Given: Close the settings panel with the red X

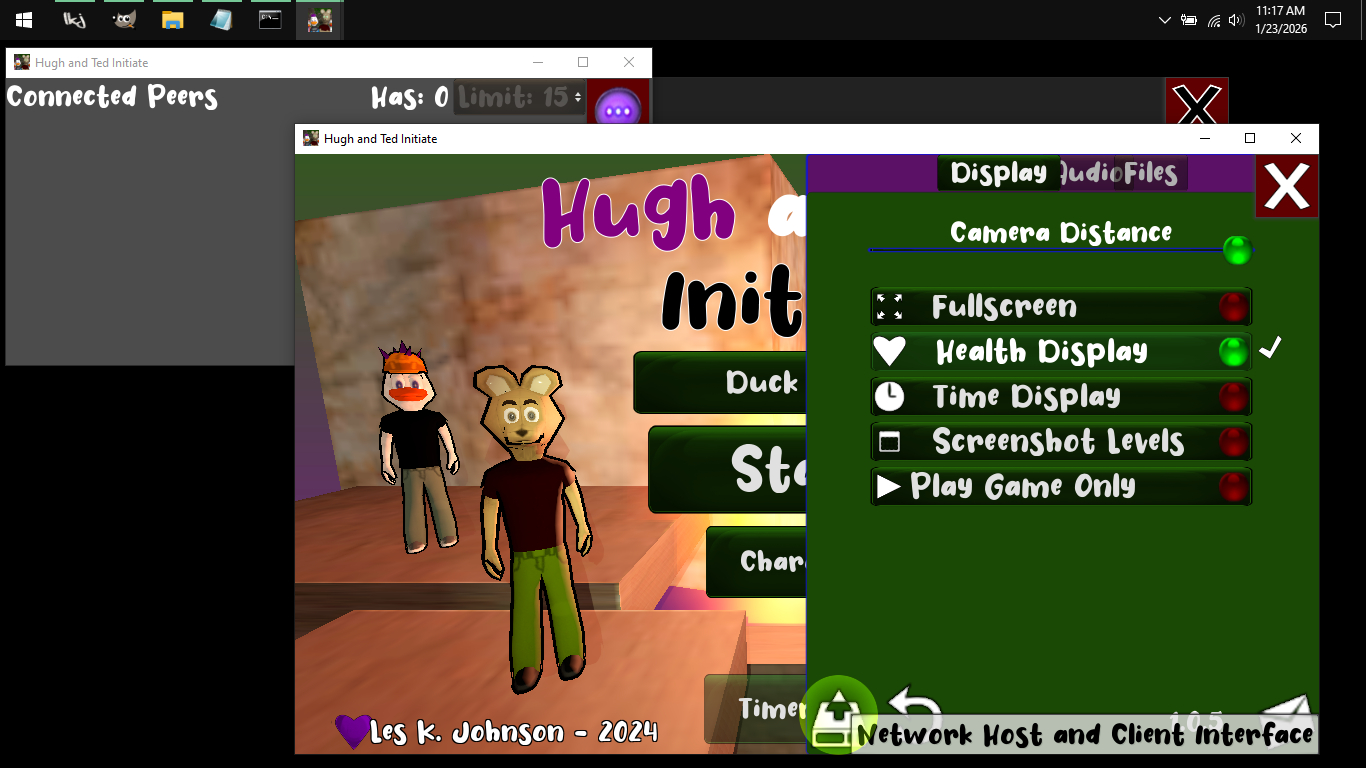Looking at the screenshot, I should point(1286,186).
